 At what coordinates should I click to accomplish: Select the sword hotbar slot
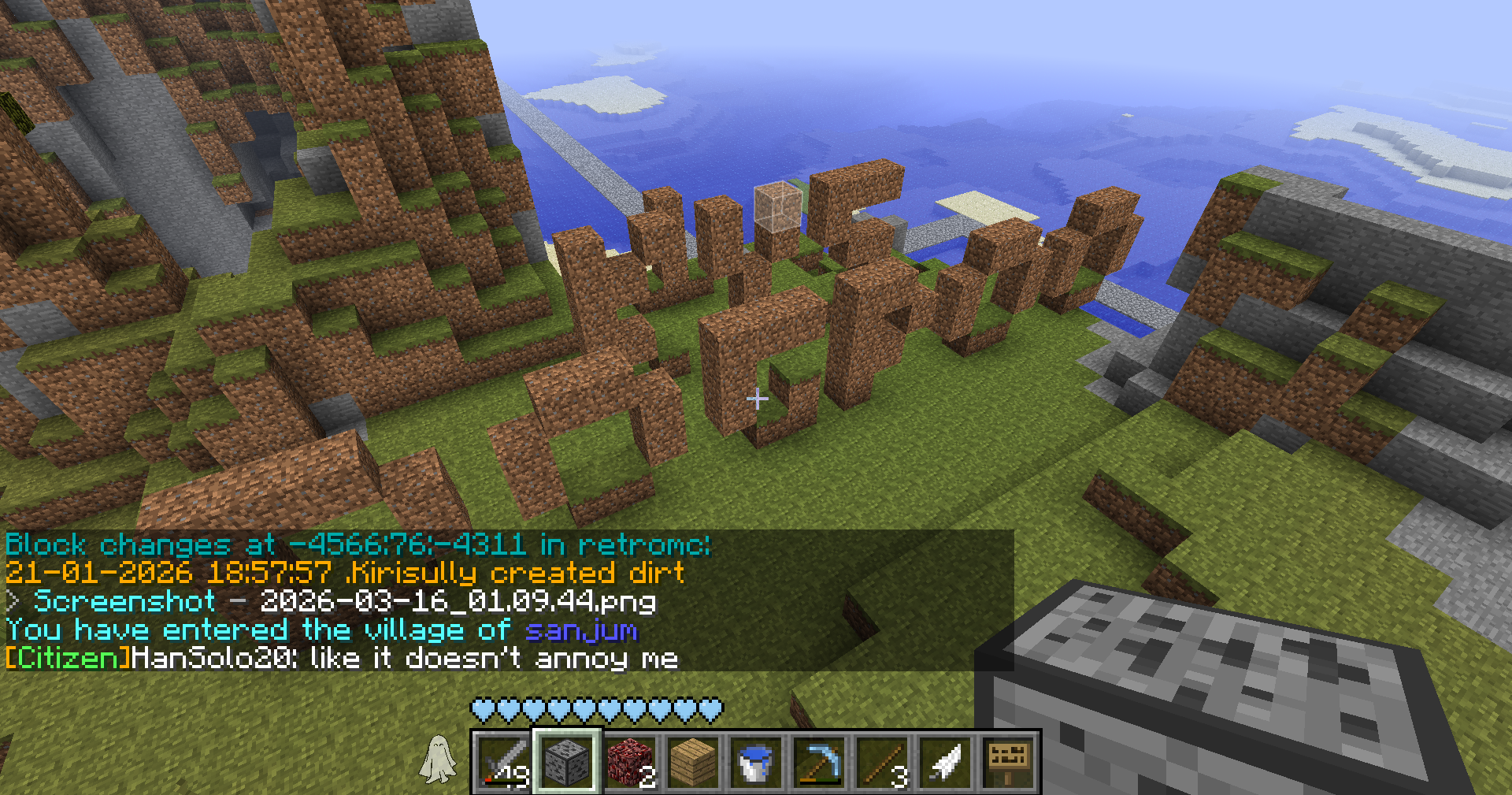click(x=504, y=762)
